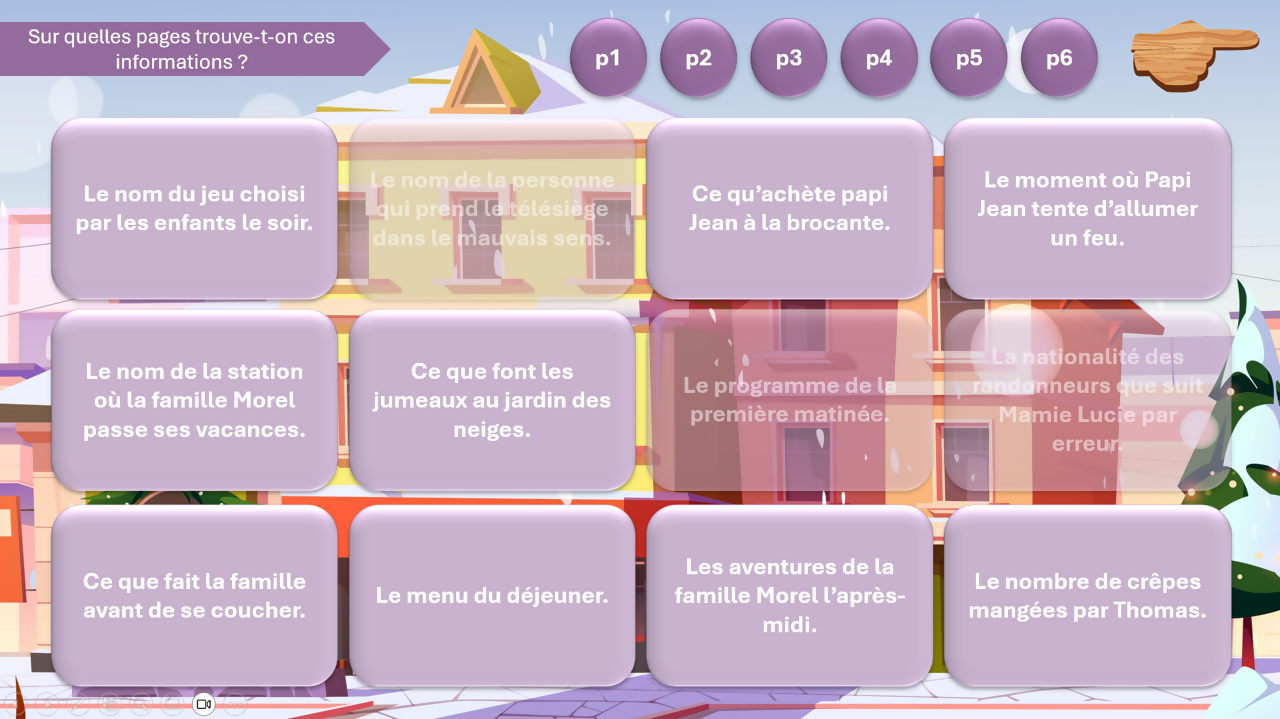The height and width of the screenshot is (719, 1280).
Task: Click the p3 circle
Action: (x=788, y=58)
